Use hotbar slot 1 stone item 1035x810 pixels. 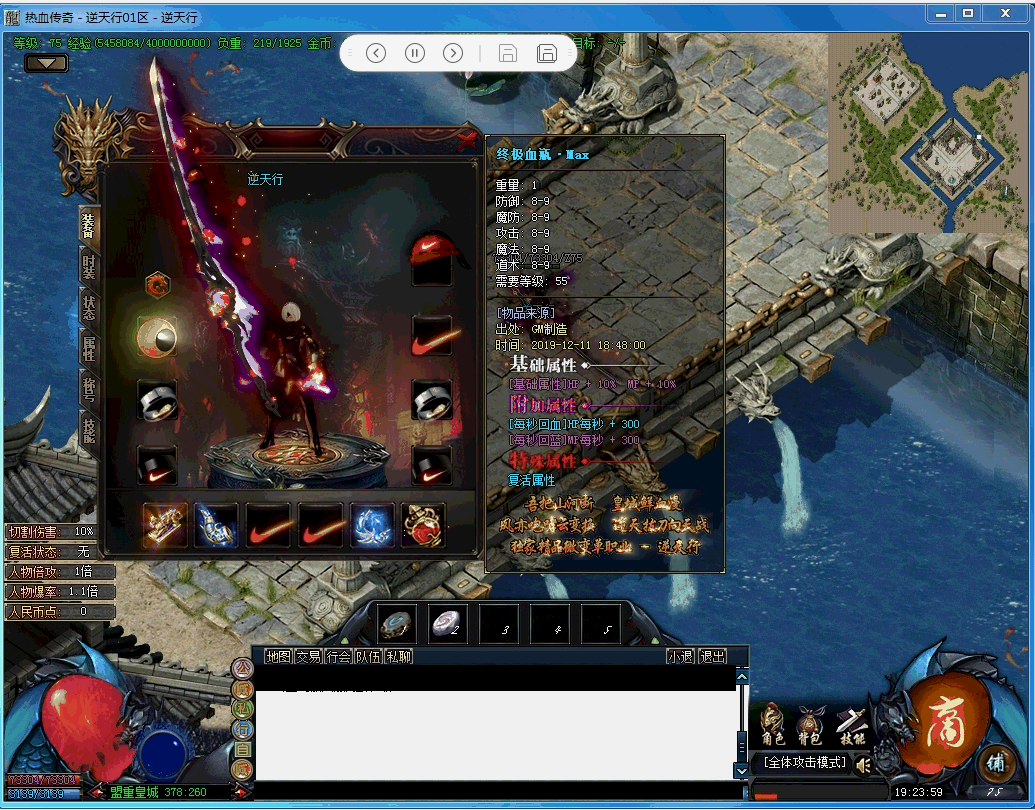tap(397, 624)
